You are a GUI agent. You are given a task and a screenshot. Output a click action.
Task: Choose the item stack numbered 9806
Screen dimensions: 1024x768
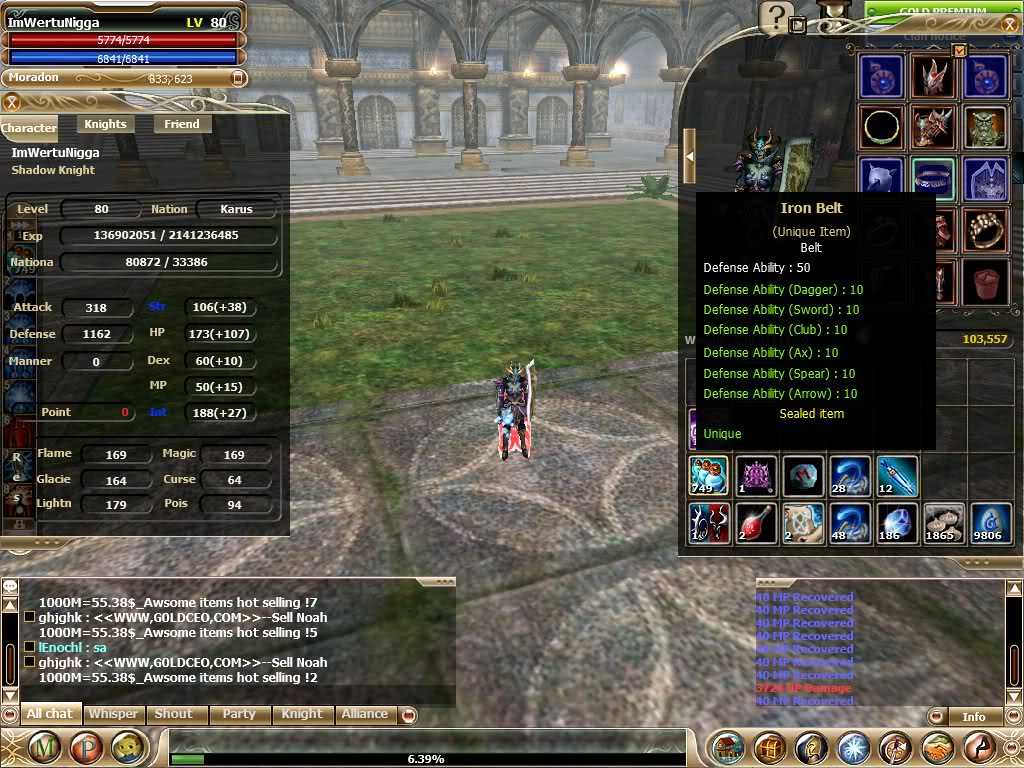pyautogui.click(x=989, y=524)
